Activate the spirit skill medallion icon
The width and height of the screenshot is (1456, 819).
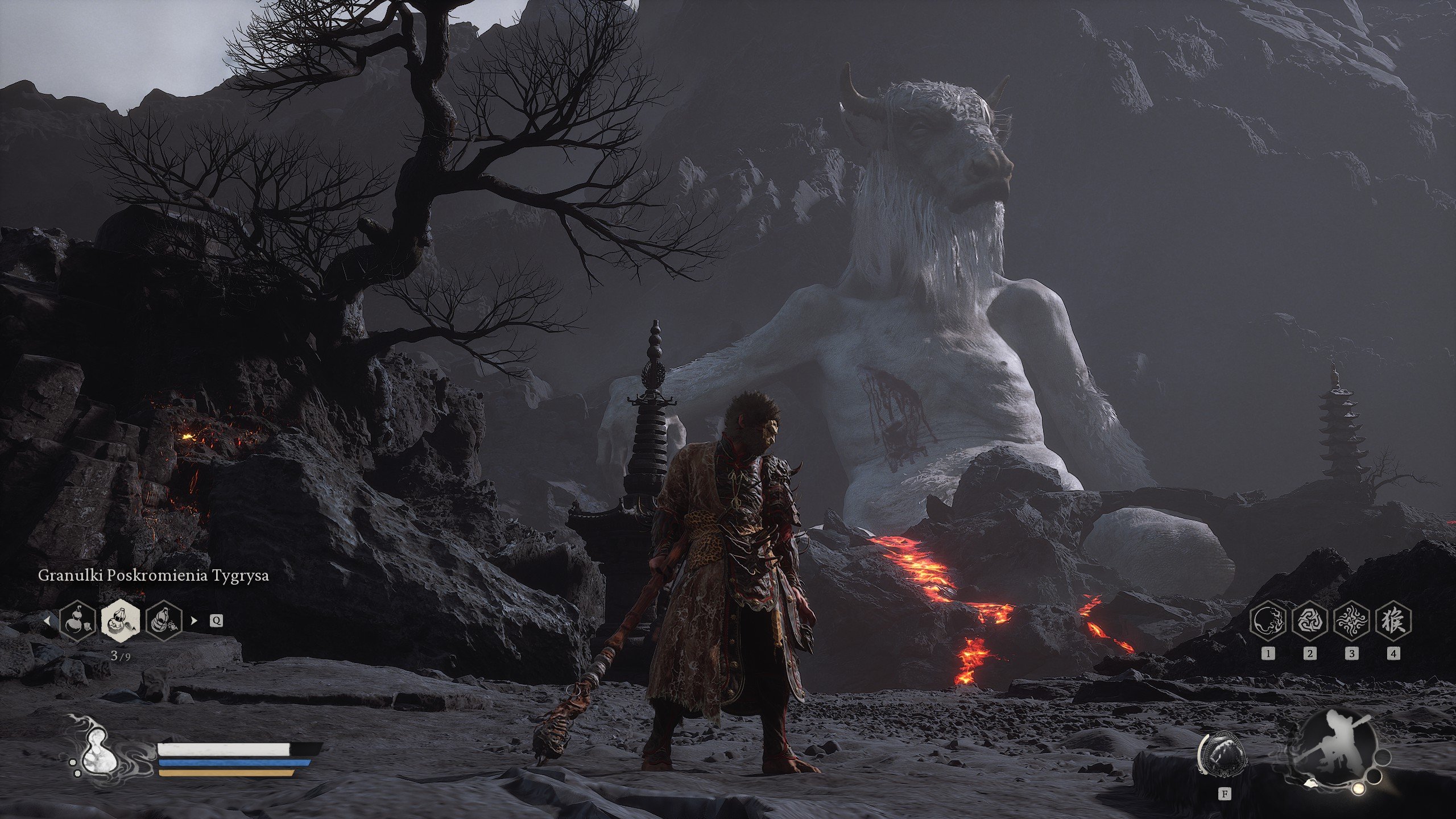click(1224, 760)
